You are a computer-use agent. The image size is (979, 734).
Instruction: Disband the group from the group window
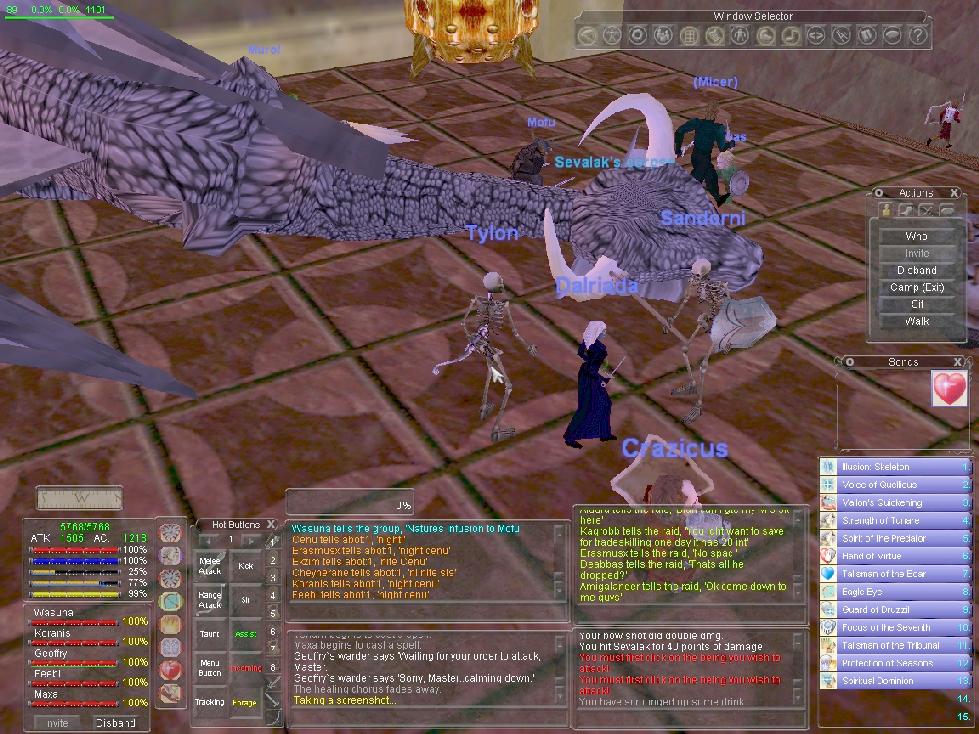click(x=115, y=723)
